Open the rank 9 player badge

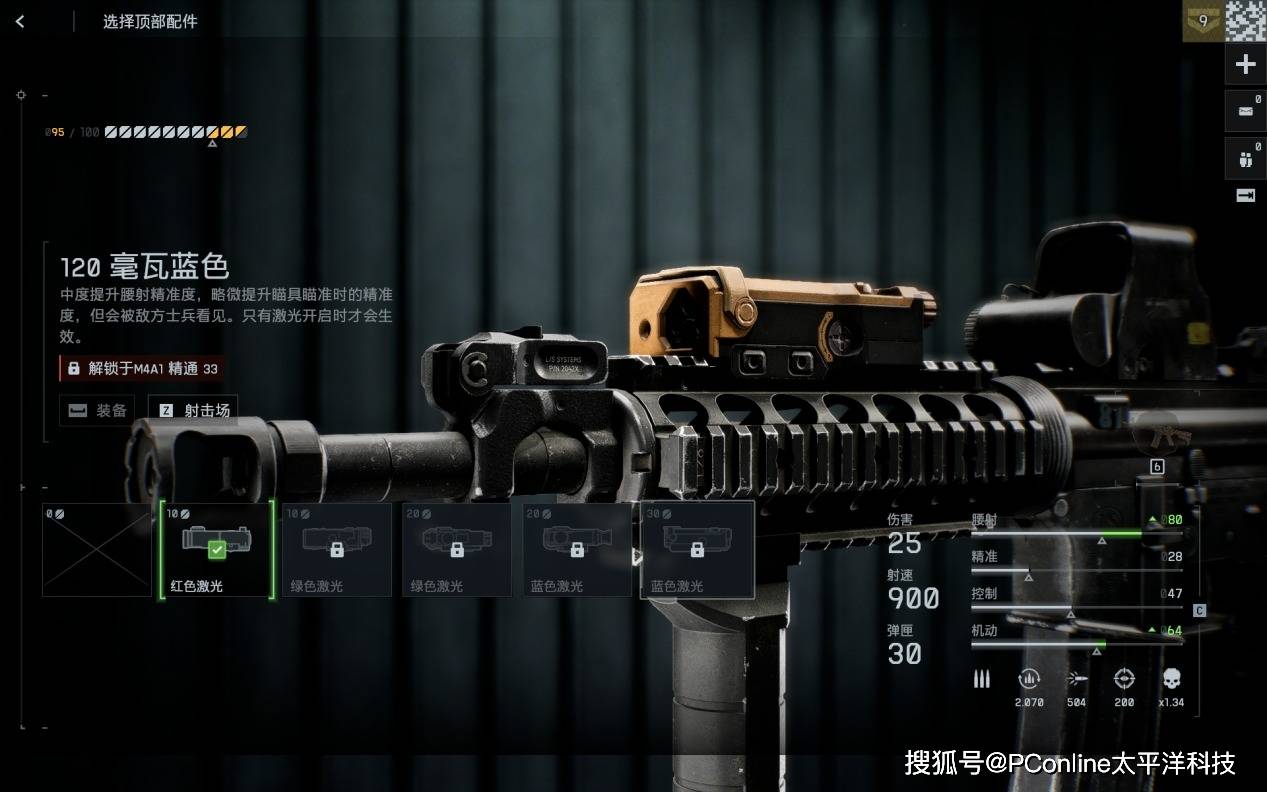tap(1202, 21)
